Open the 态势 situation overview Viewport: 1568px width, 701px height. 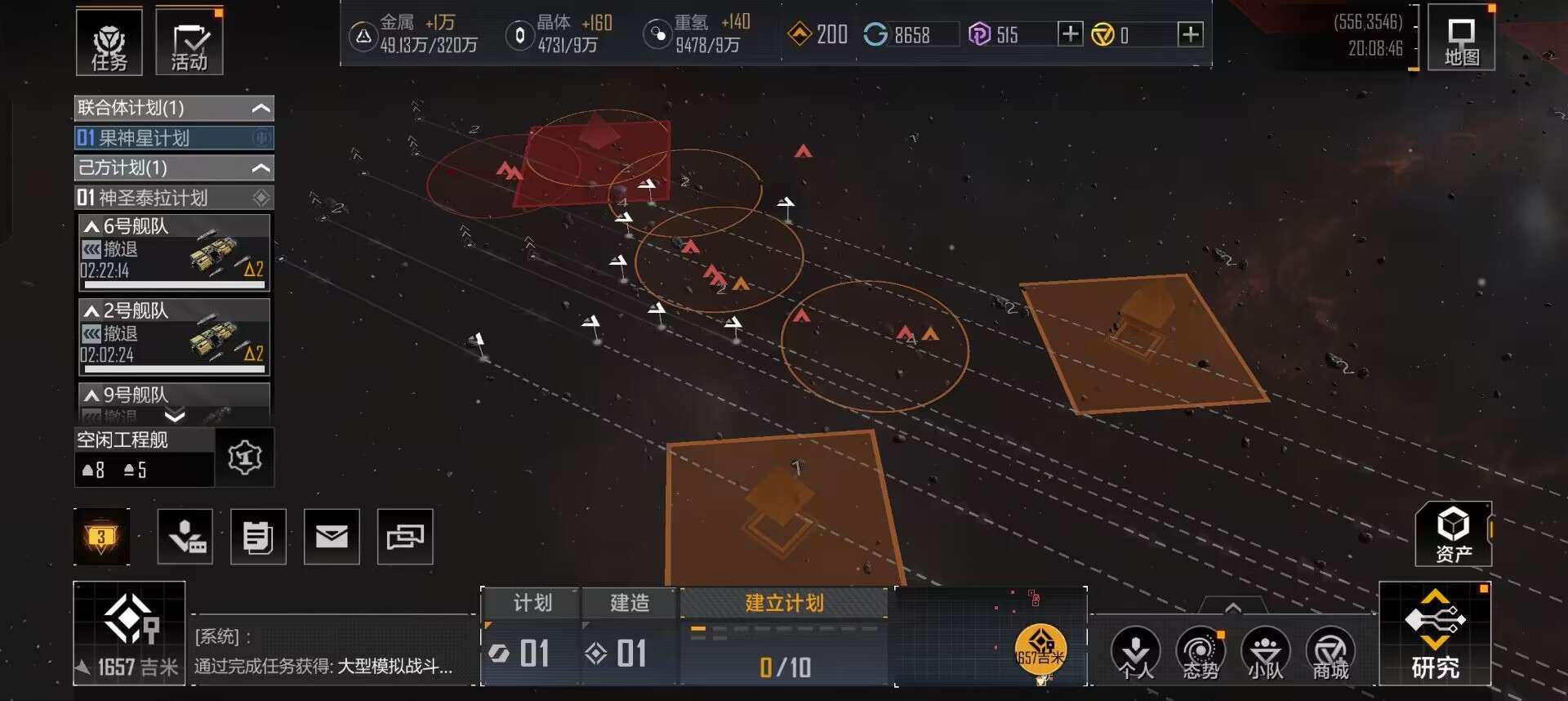click(x=1200, y=654)
